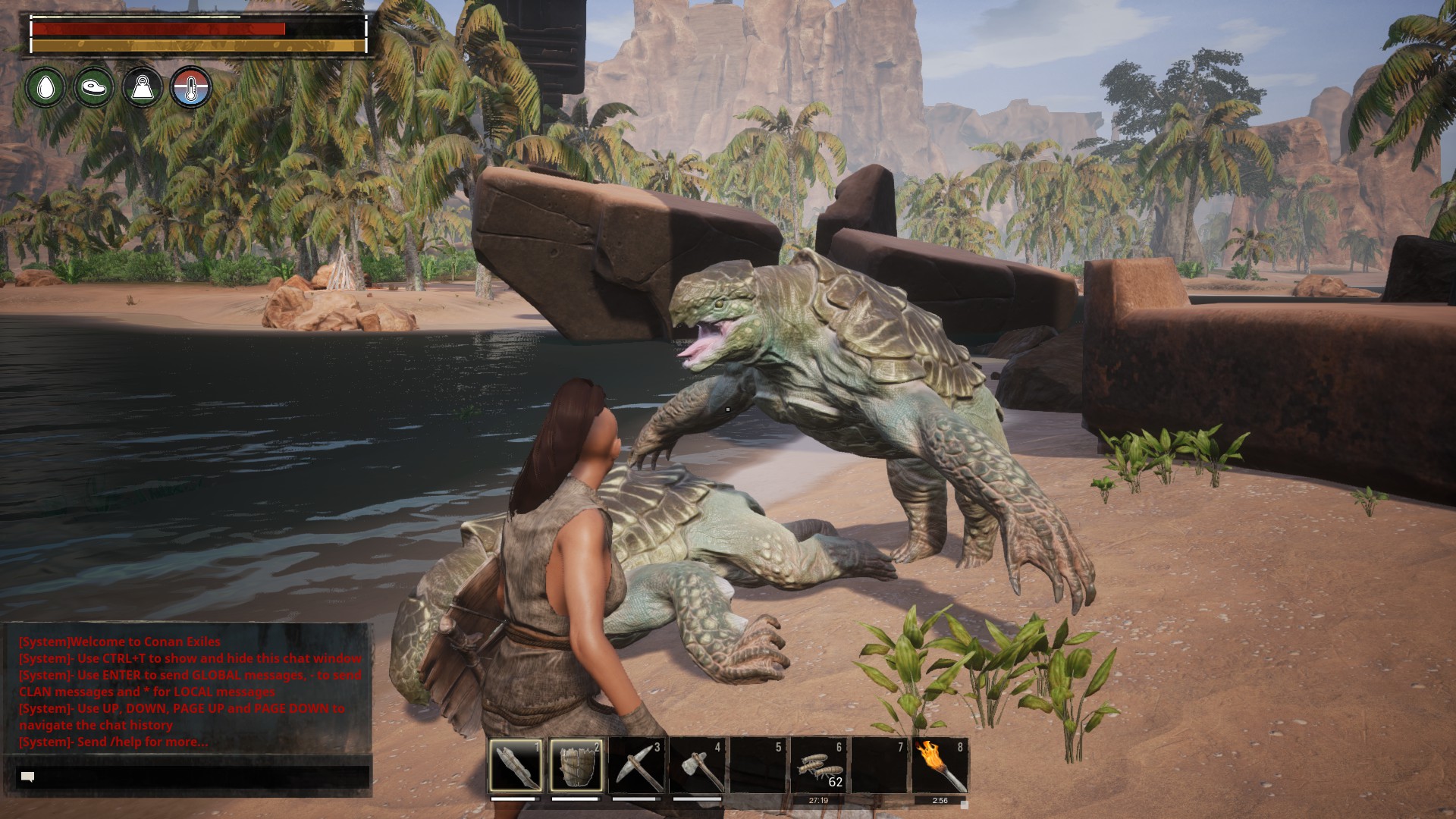Choose the stone pickaxe hotbar slot
The width and height of the screenshot is (1456, 819).
click(637, 765)
